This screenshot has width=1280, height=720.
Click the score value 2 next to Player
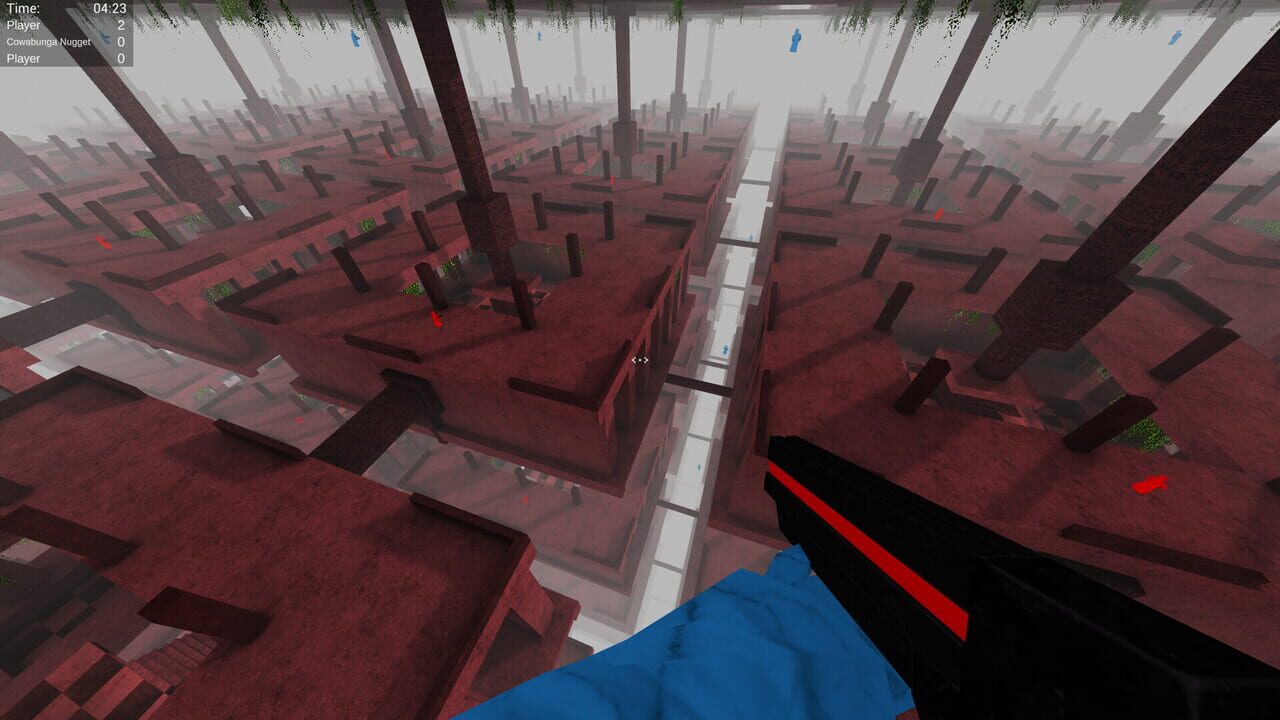(121, 23)
